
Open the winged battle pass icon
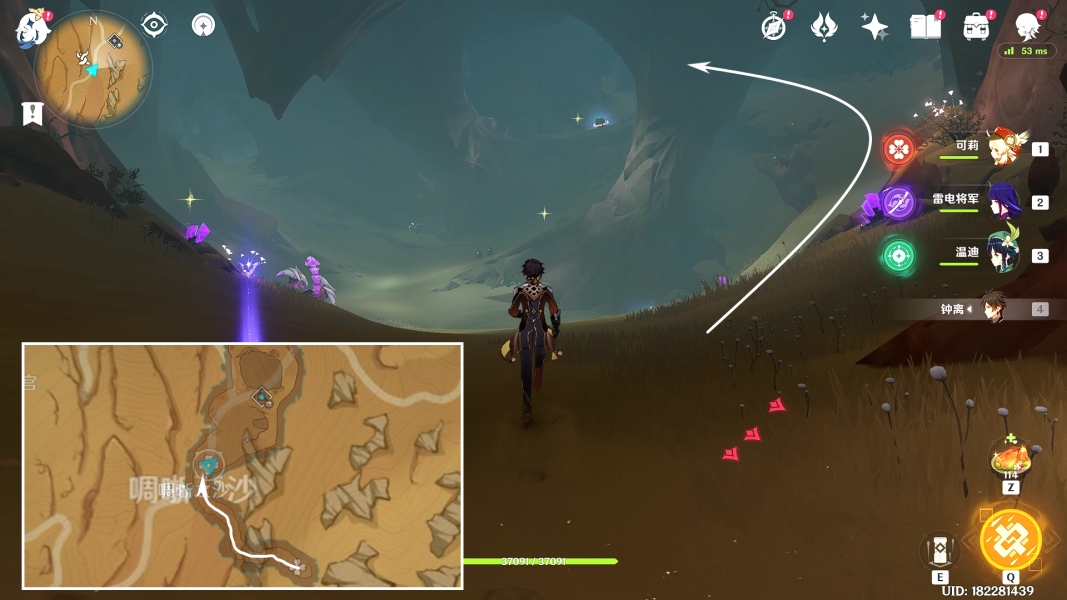tap(823, 27)
